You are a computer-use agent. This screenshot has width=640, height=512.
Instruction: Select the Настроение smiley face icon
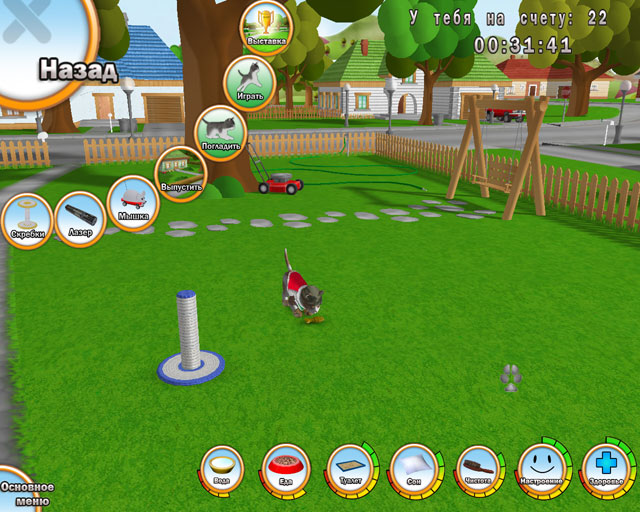(542, 467)
